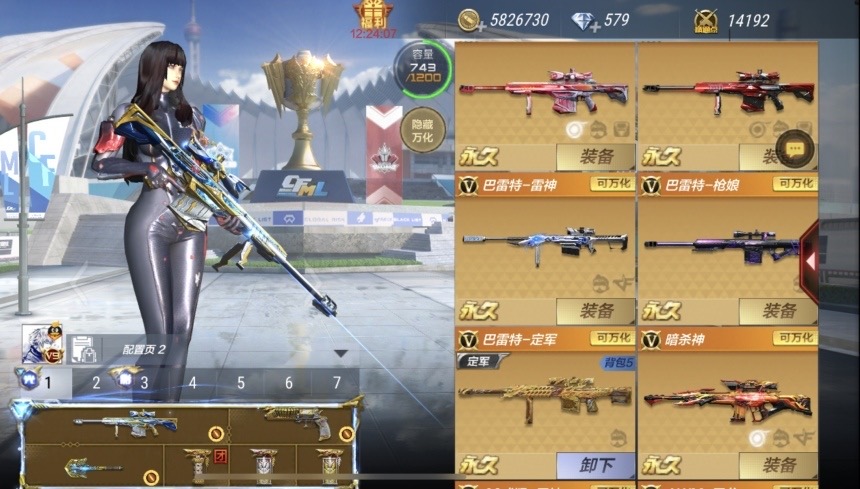Select the blue melee weapon slot

tap(95, 466)
